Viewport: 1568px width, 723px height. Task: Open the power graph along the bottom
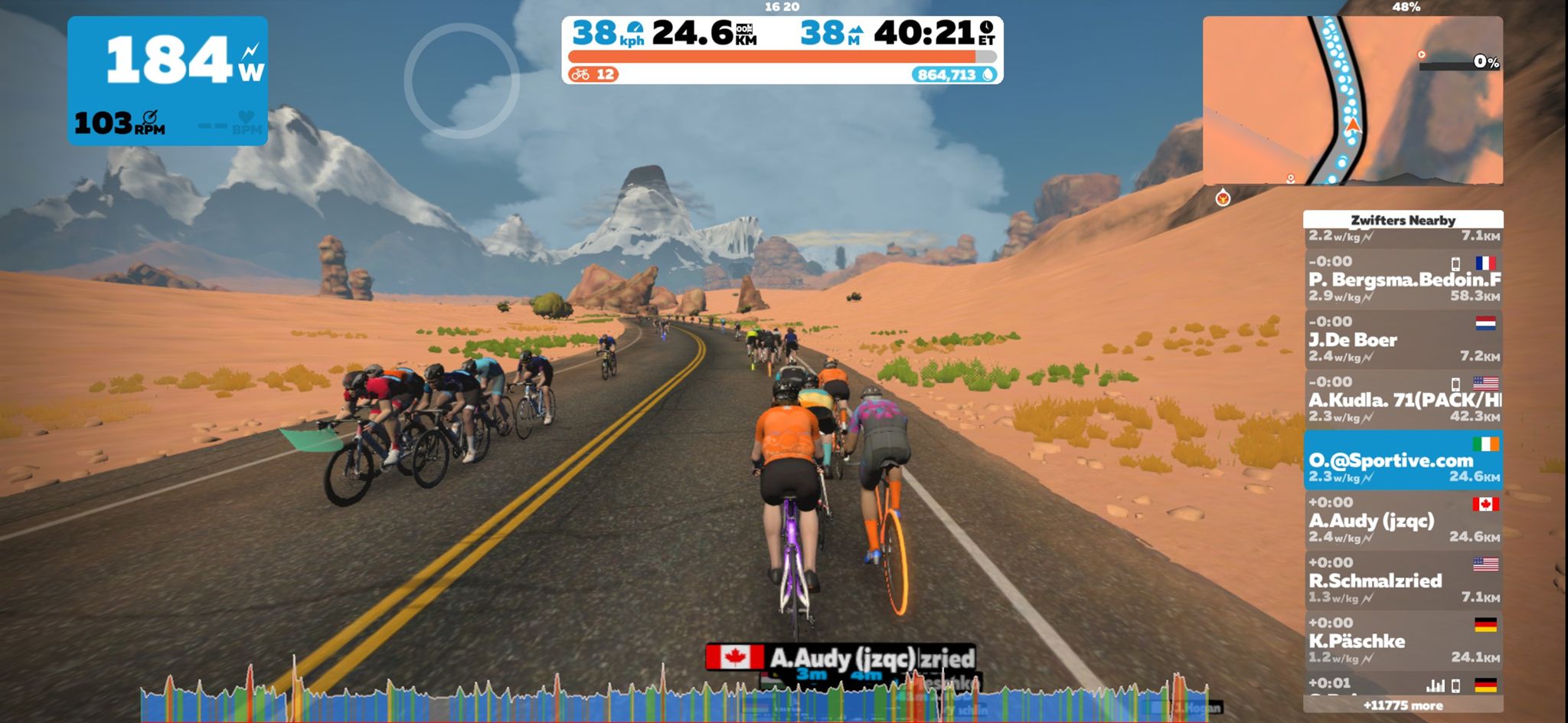click(x=674, y=698)
